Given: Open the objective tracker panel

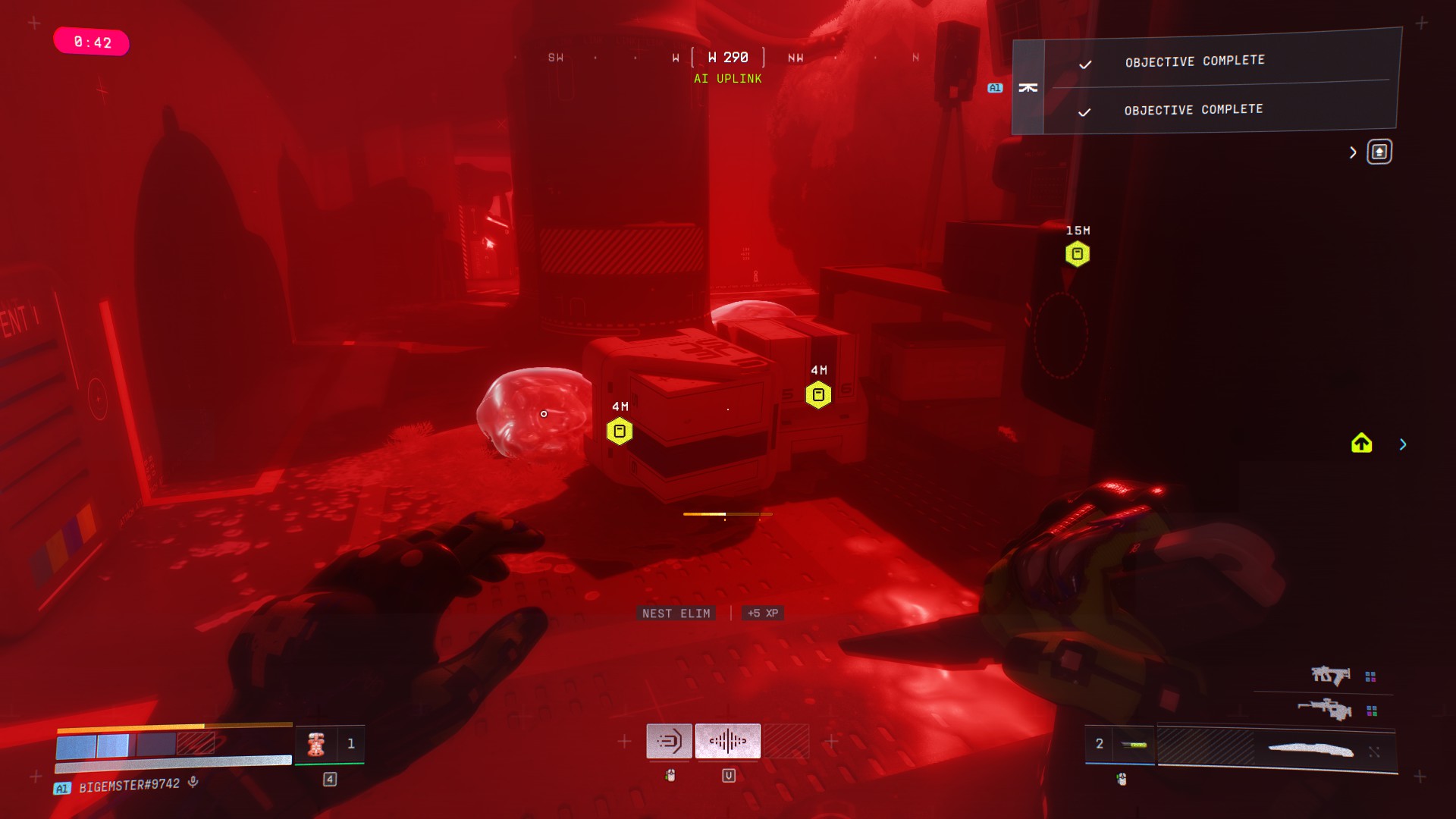Looking at the screenshot, I should coord(1379,152).
